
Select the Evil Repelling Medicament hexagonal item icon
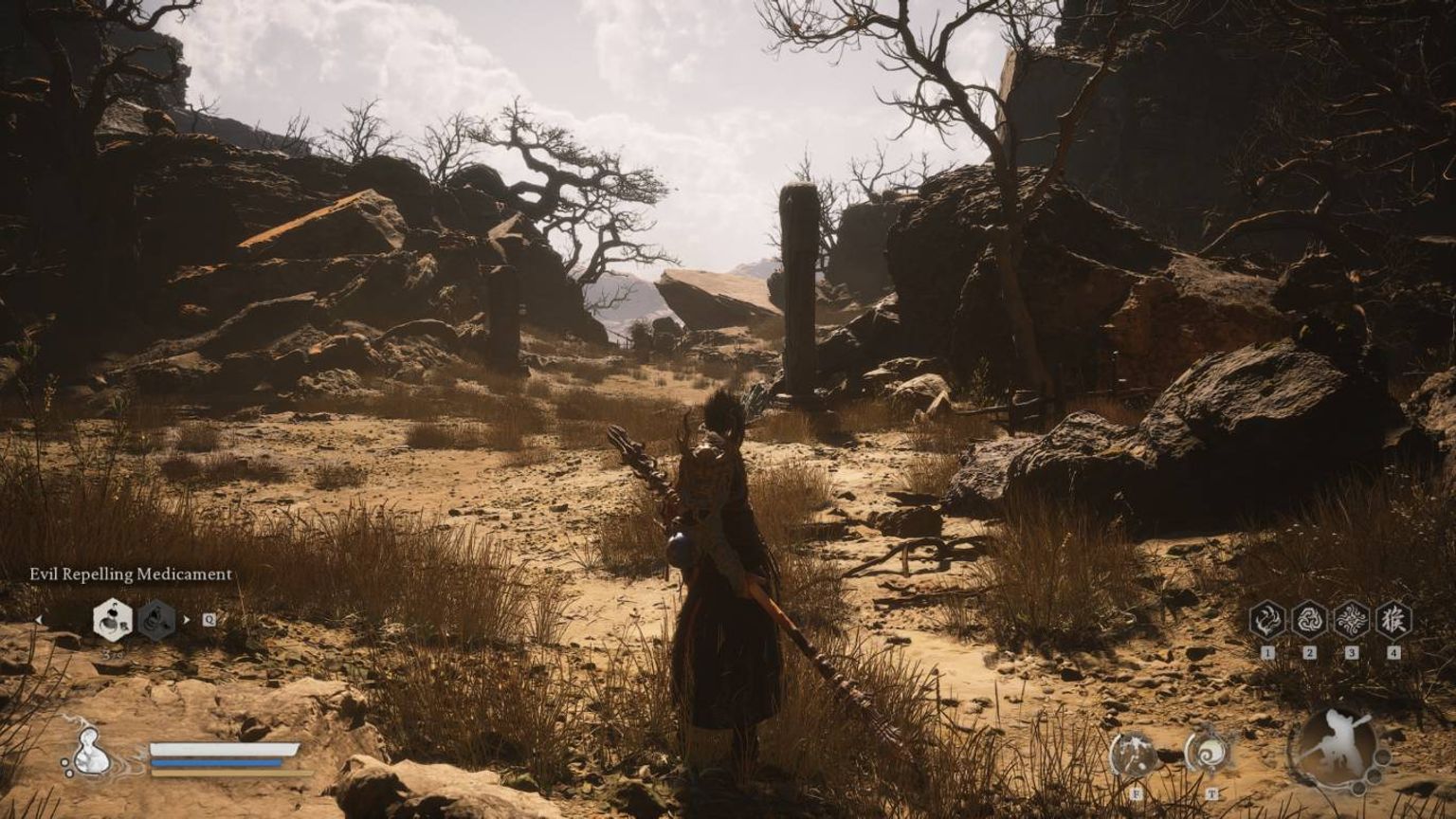point(111,620)
